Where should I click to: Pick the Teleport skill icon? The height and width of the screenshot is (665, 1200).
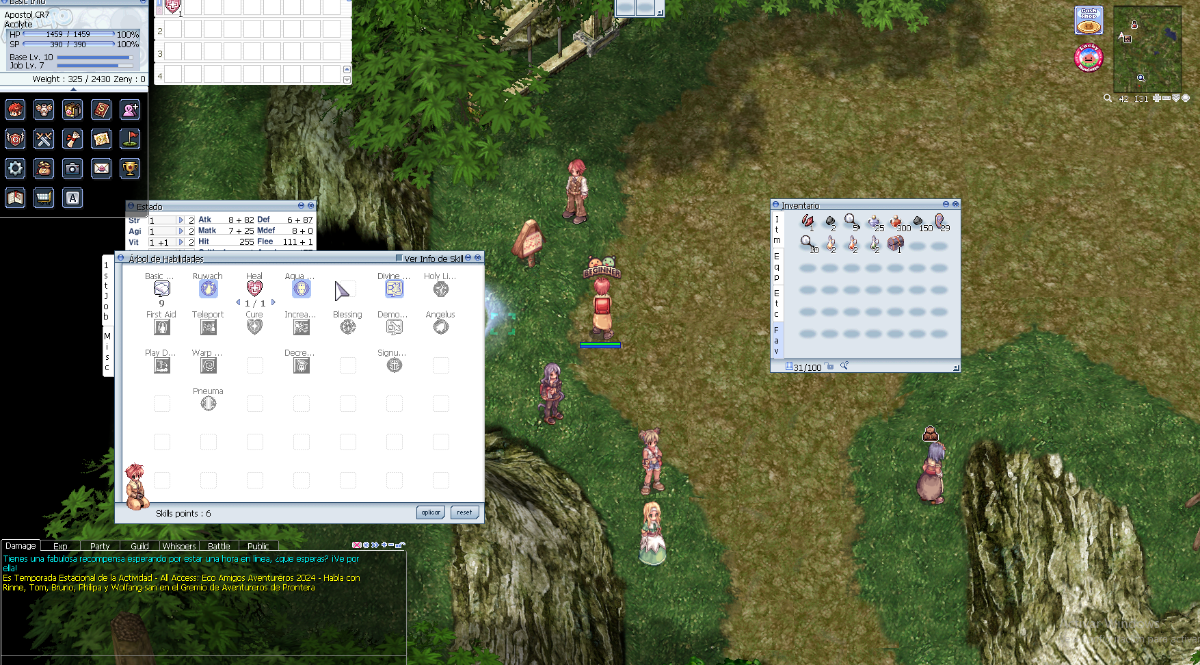(x=208, y=327)
